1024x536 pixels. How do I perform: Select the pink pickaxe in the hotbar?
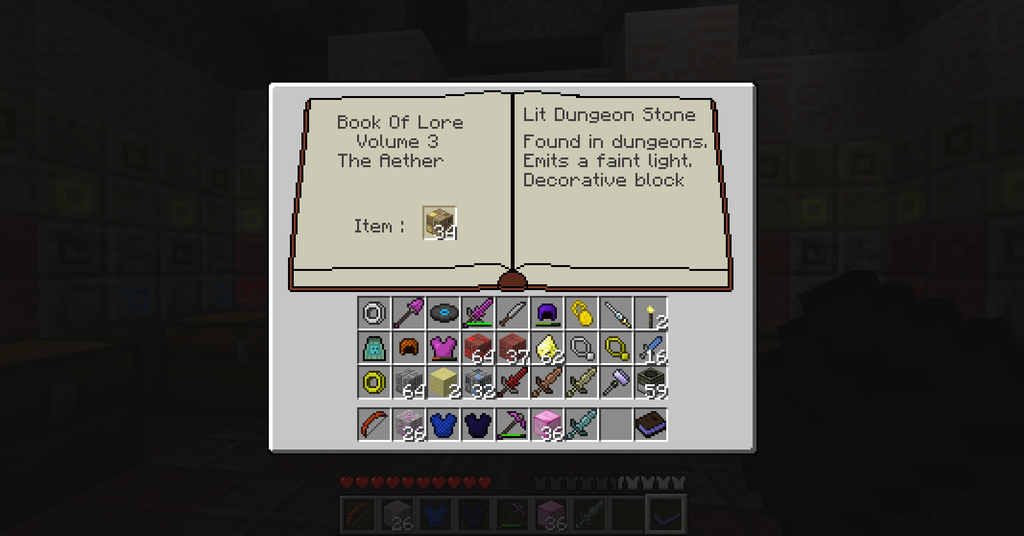tap(512, 424)
